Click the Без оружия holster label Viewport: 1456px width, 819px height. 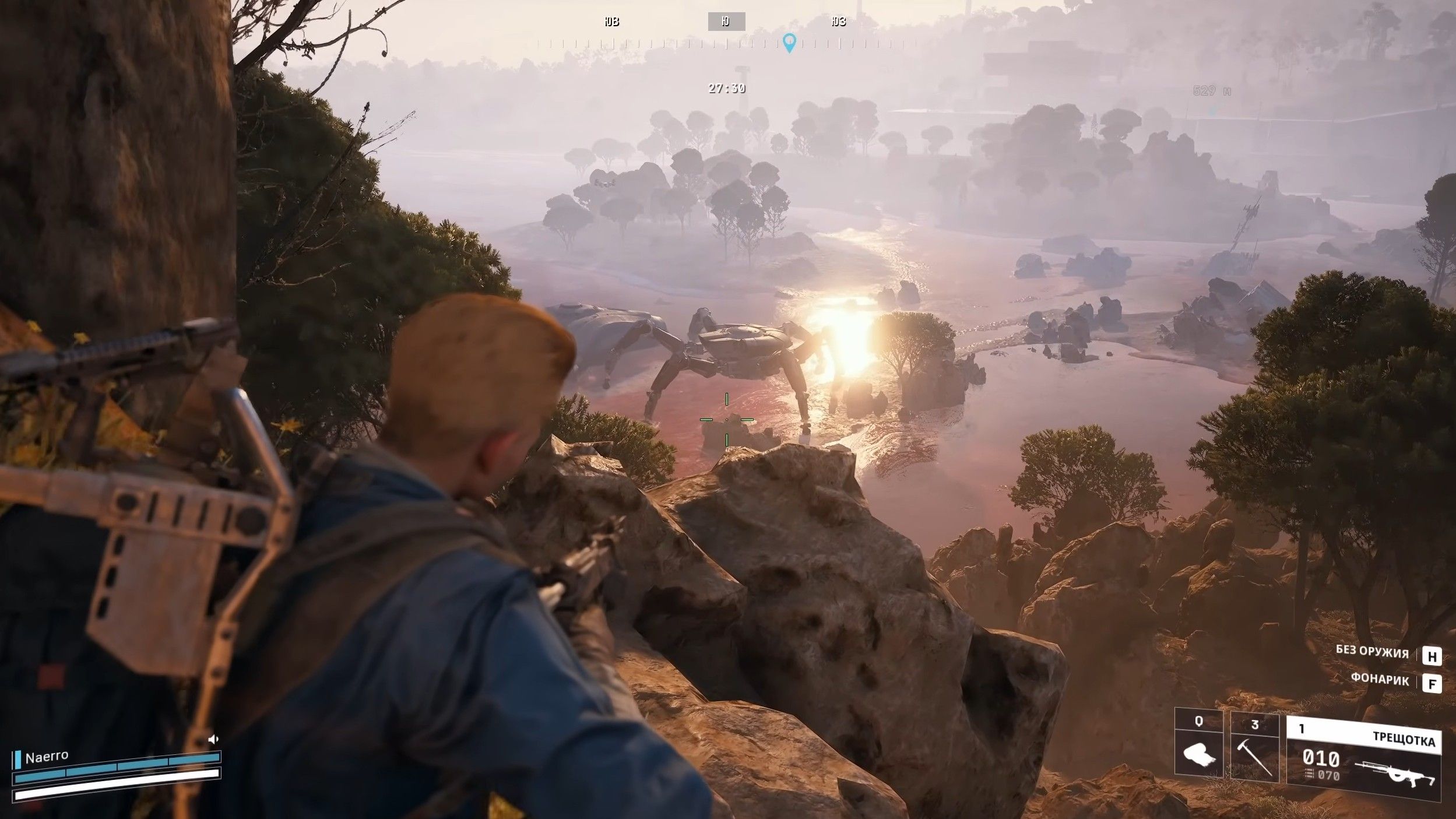coord(1372,652)
